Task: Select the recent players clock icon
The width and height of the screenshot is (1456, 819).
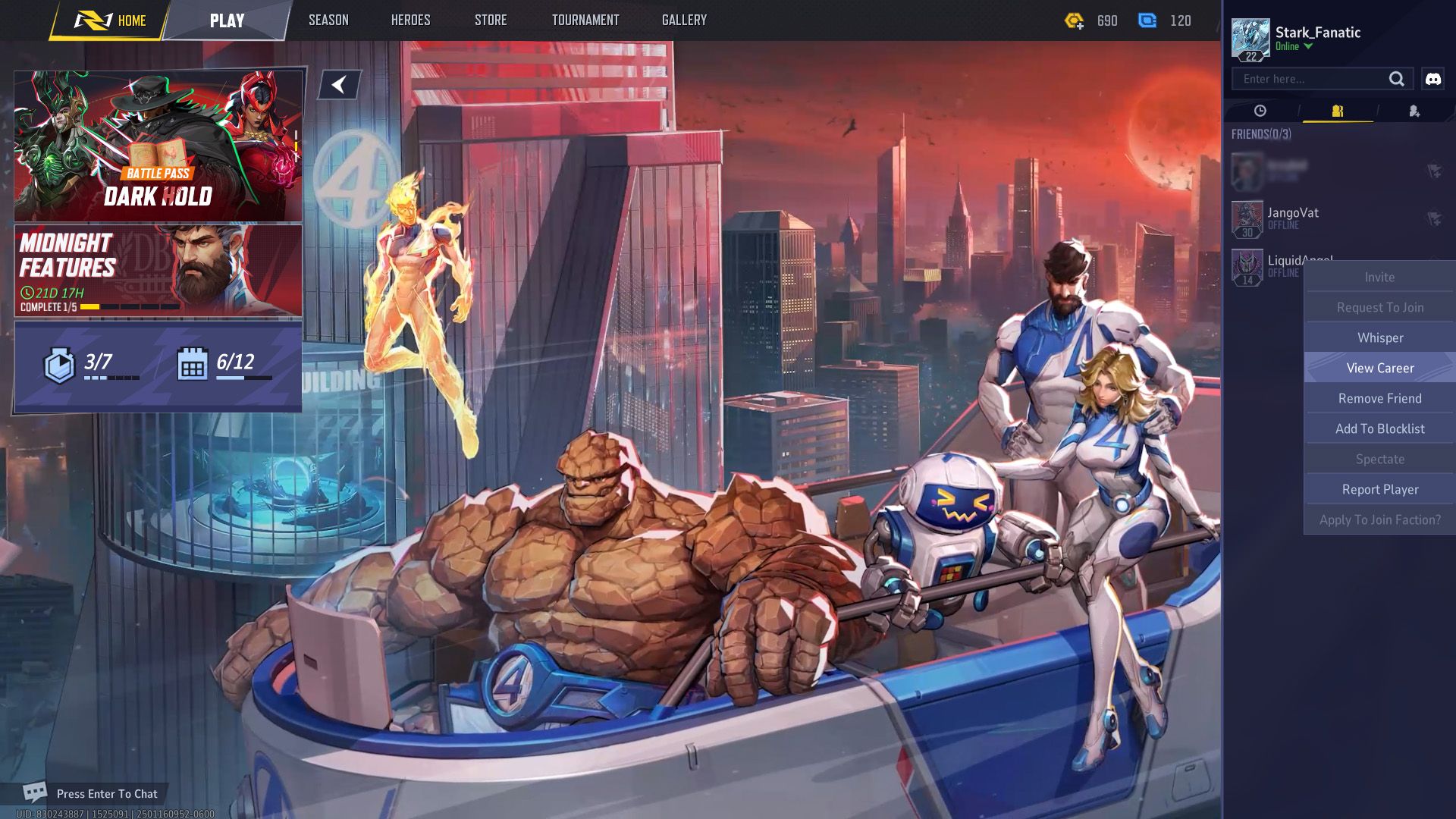Action: pyautogui.click(x=1259, y=111)
